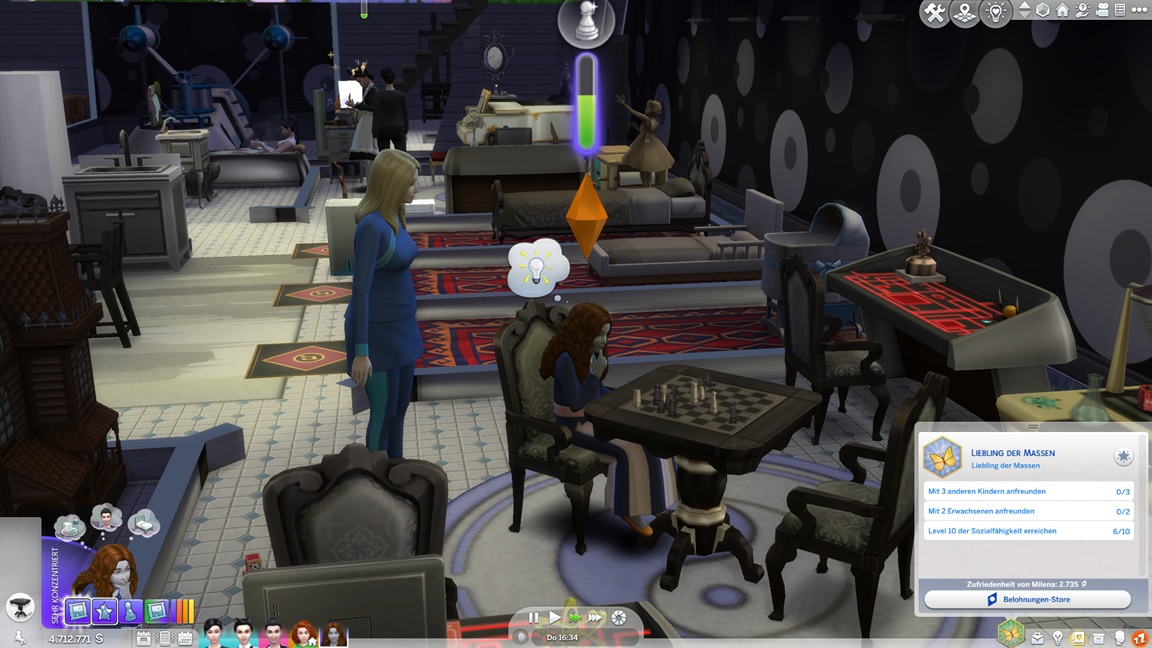The image size is (1152, 648).
Task: Pause the game
Action: tap(533, 618)
